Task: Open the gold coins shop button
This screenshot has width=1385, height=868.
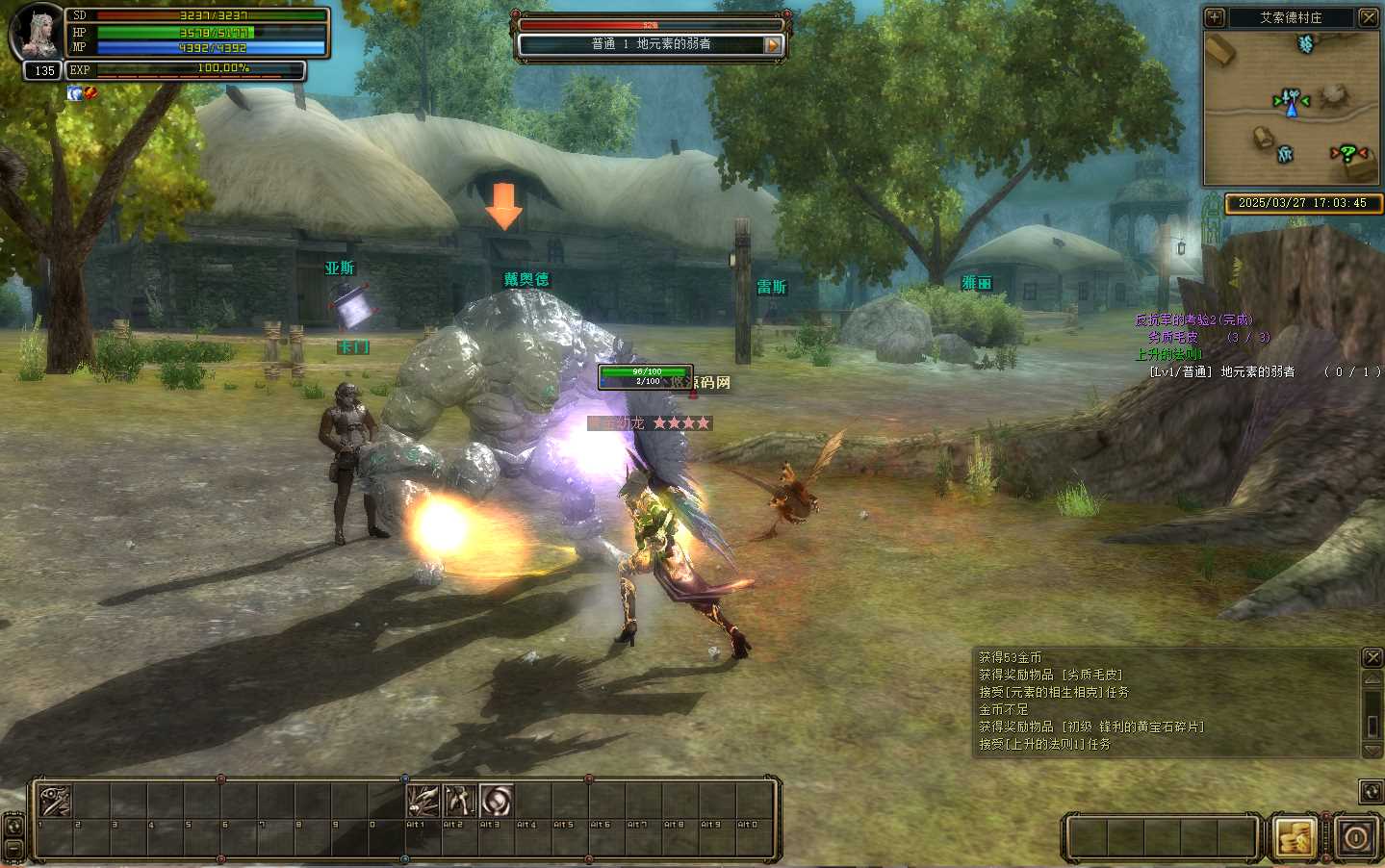Action: (1295, 837)
